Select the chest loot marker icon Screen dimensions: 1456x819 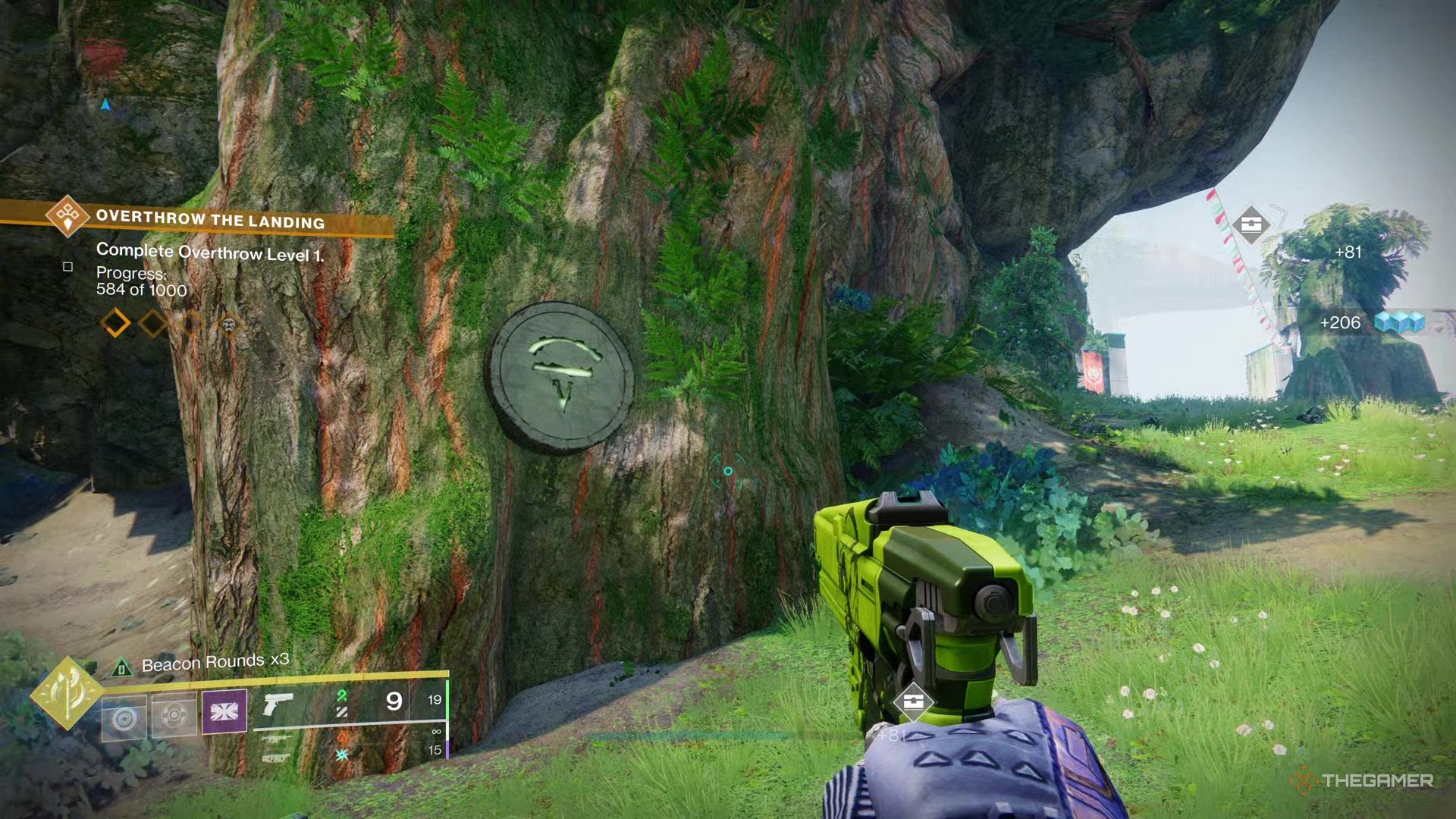[x=1251, y=224]
